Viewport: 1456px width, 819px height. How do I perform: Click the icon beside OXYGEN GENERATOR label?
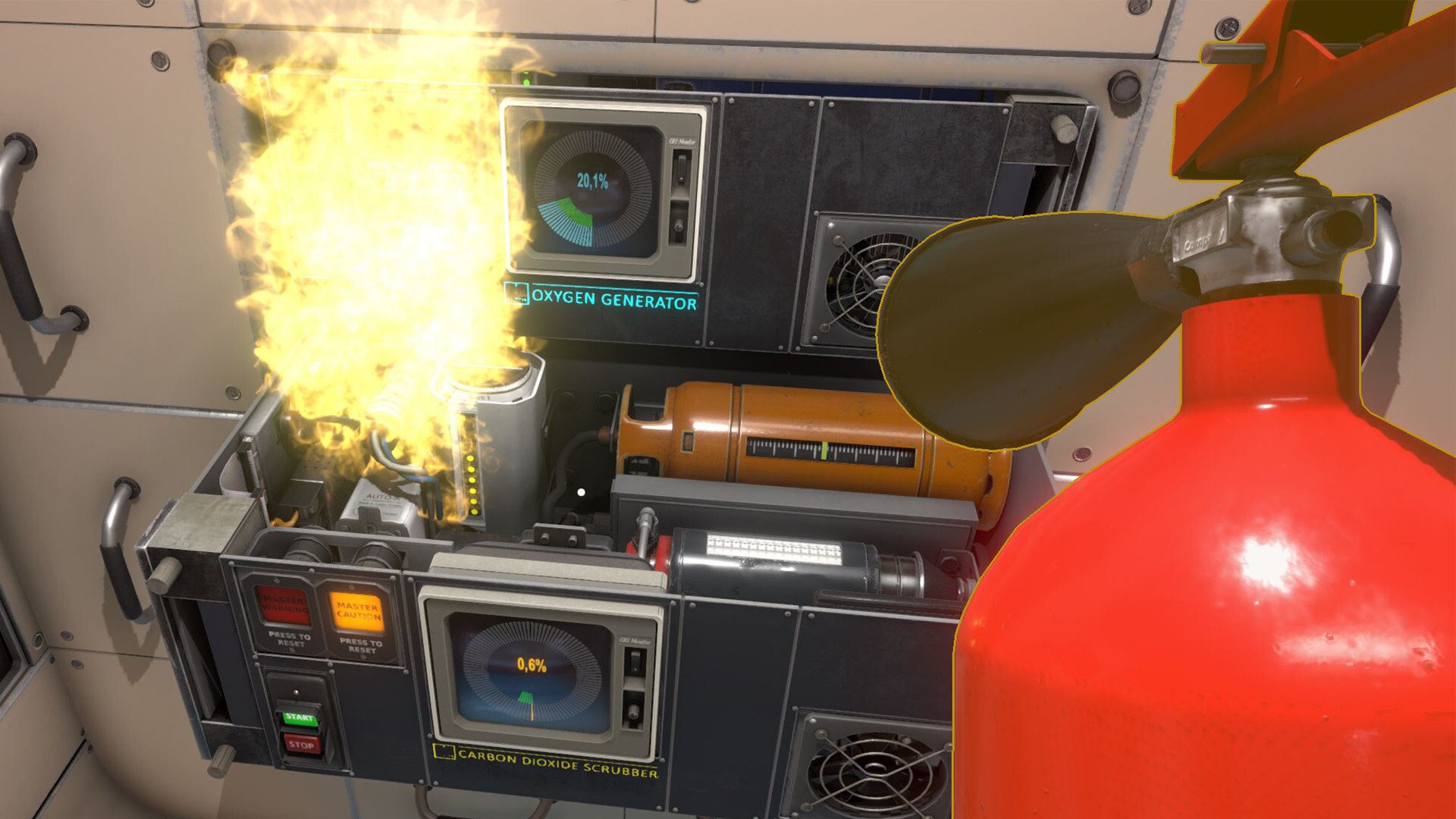point(518,294)
